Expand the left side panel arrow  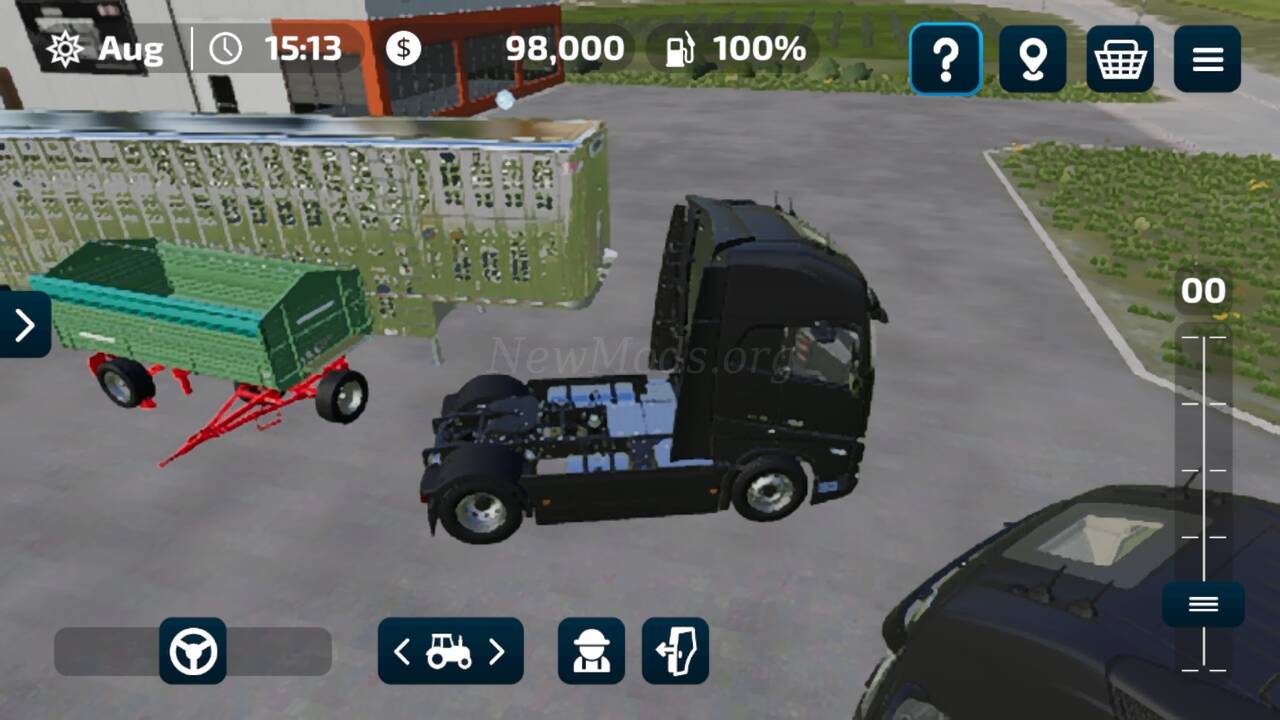(x=24, y=324)
